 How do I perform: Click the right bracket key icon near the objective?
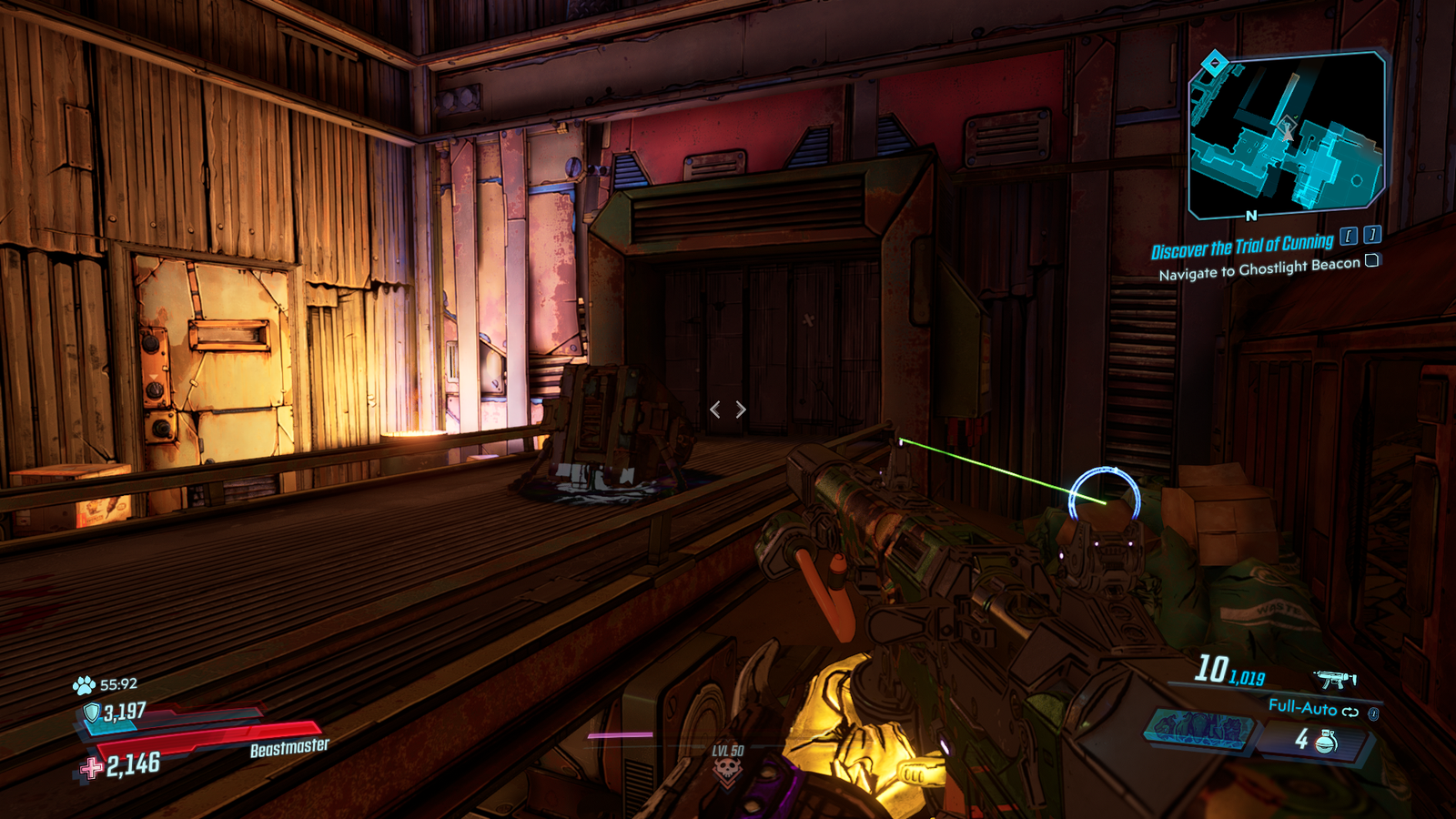1370,237
